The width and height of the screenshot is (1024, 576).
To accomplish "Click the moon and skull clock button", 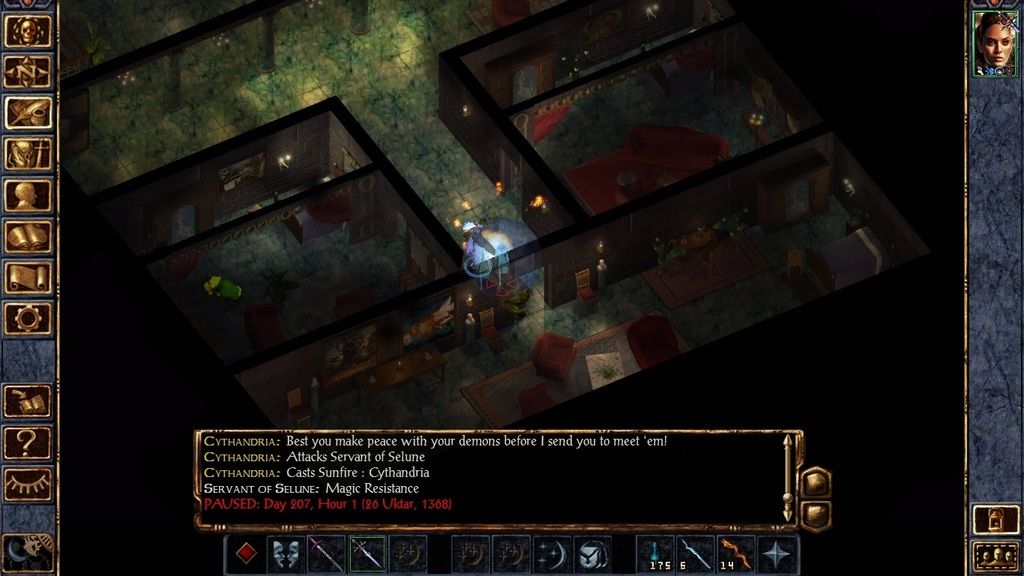I will tap(26, 552).
